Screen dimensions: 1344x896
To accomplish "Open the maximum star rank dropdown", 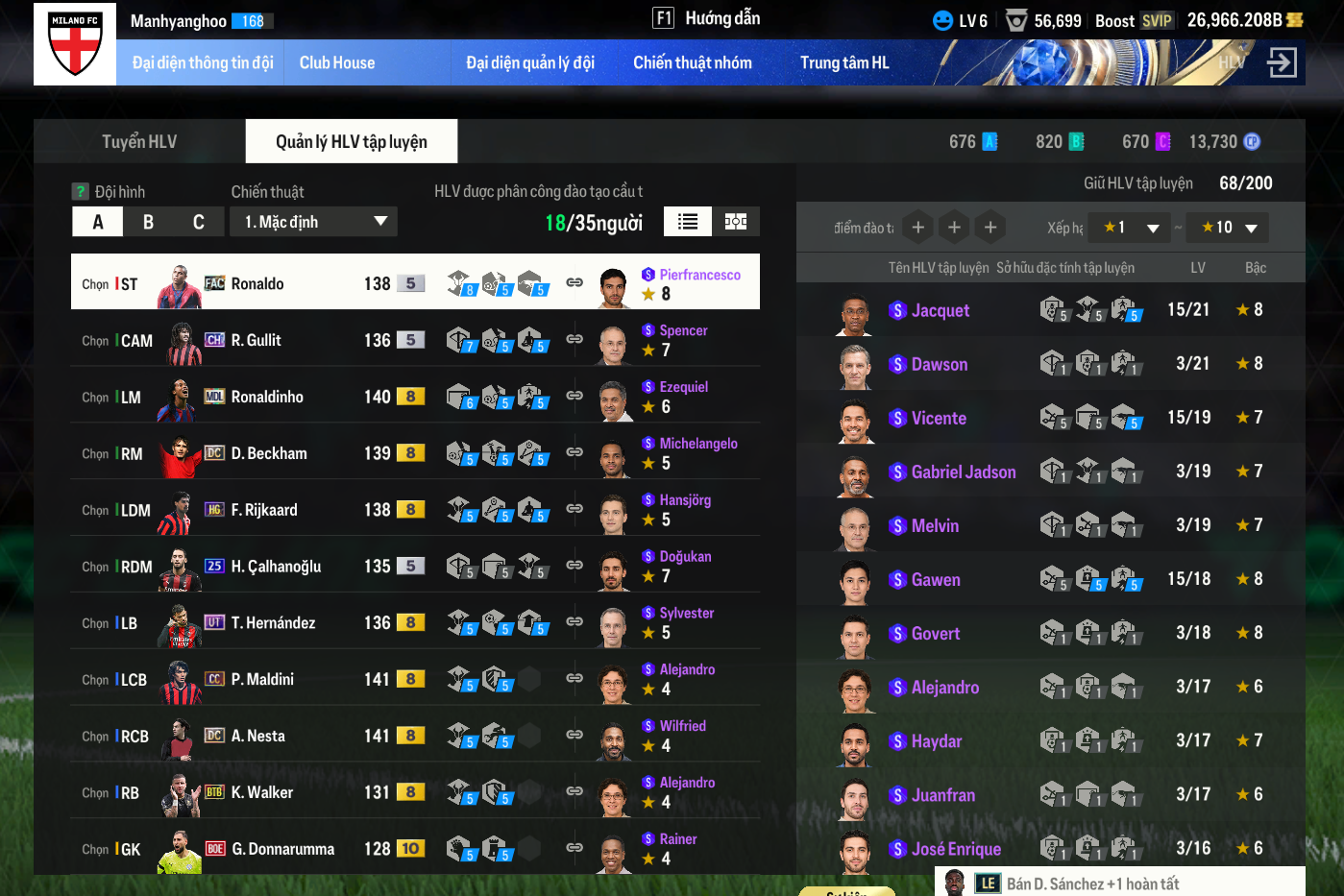I will (1229, 228).
